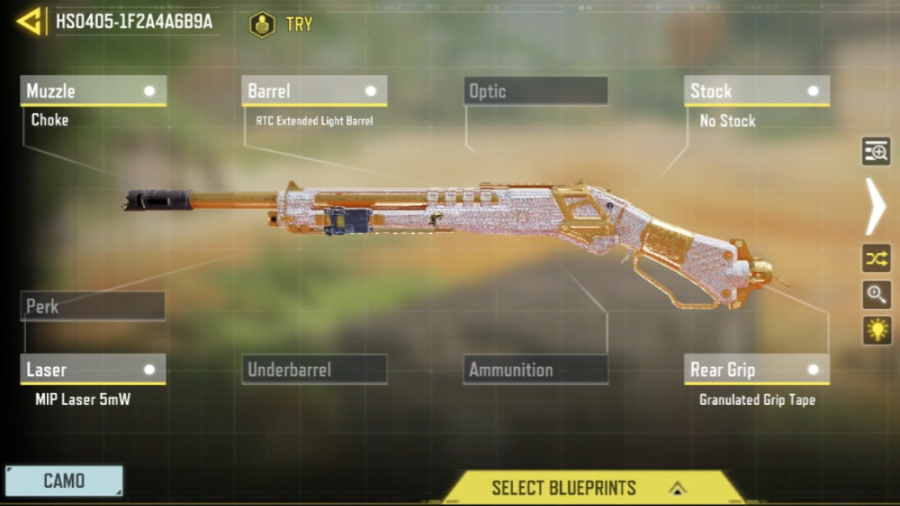Viewport: 900px width, 506px height.
Task: Open the Barrel attachment slot
Action: (314, 91)
